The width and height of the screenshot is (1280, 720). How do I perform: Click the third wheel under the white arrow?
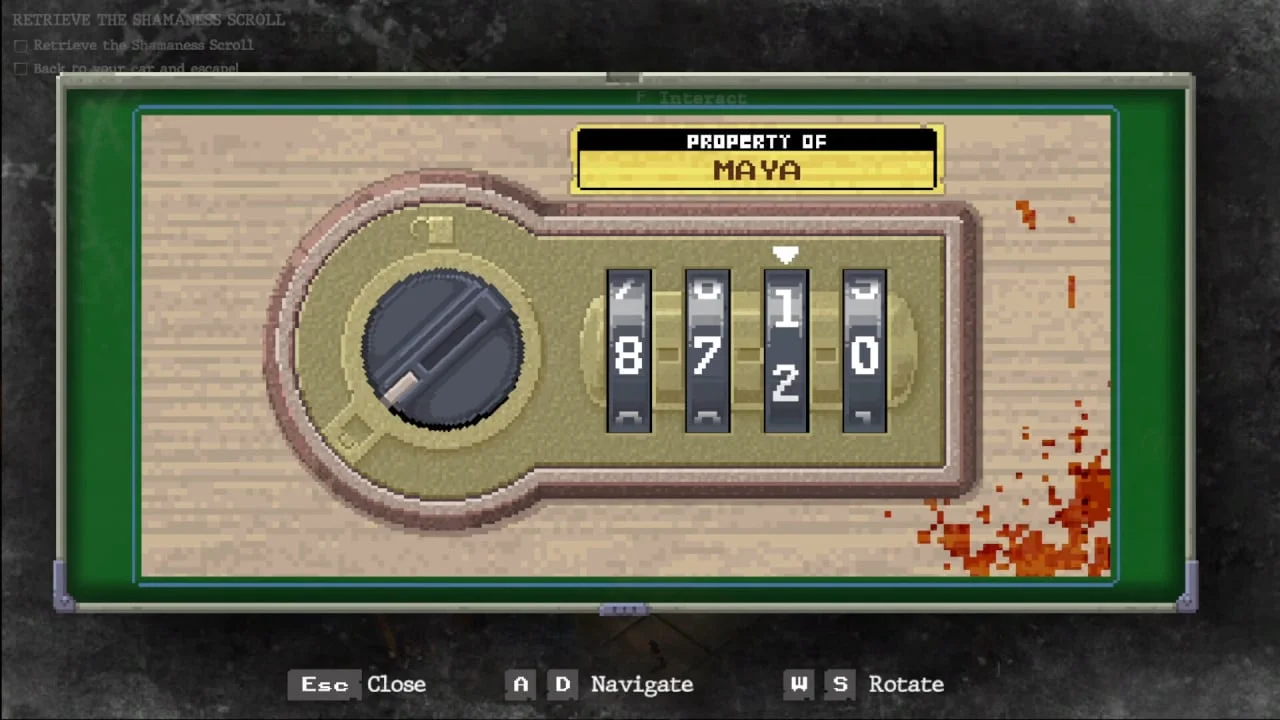click(x=786, y=352)
